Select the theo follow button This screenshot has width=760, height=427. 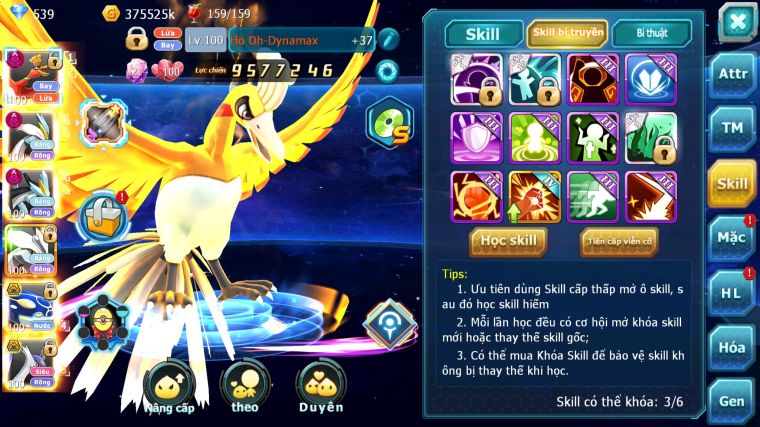pos(244,388)
